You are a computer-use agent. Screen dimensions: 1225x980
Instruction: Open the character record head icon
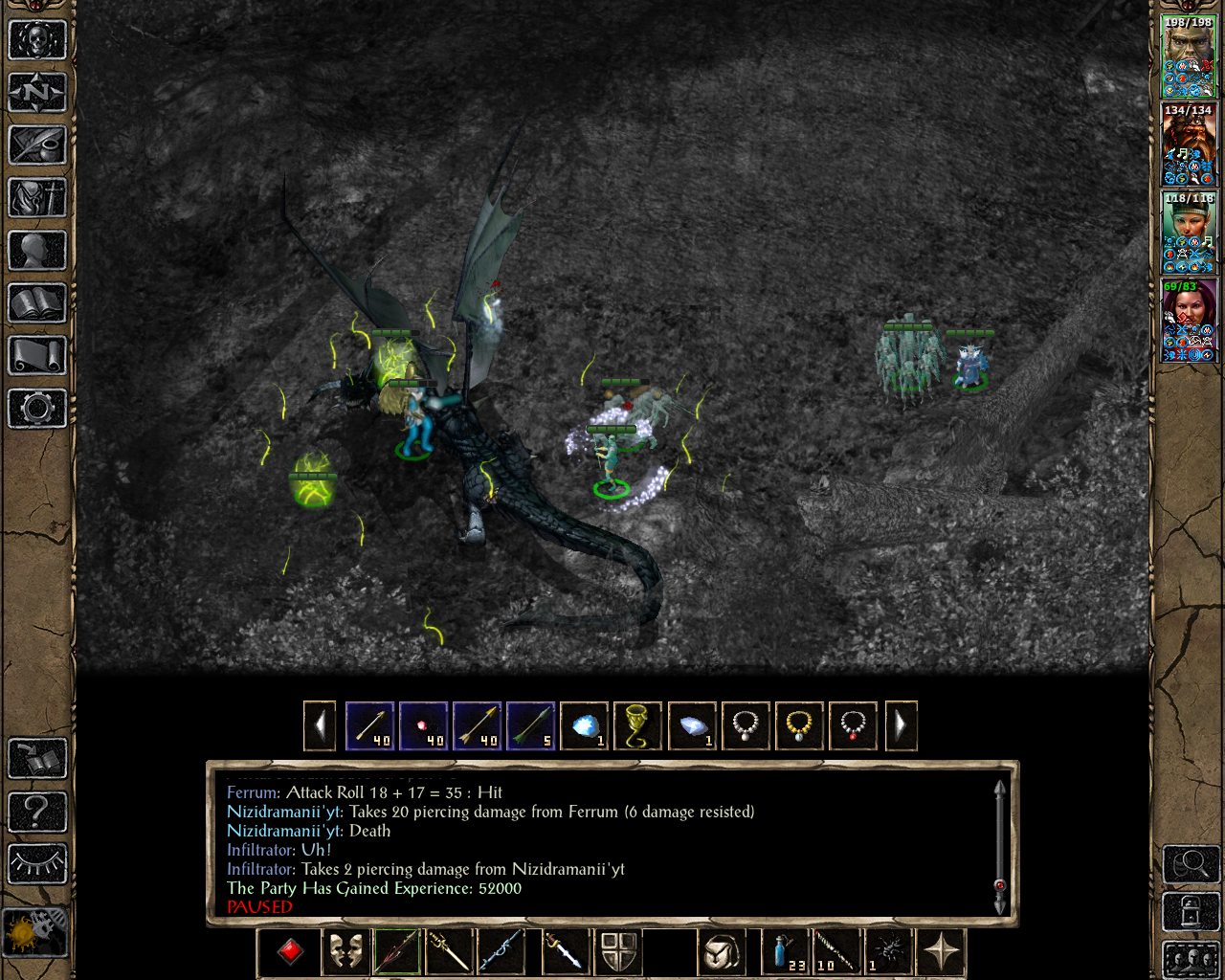pos(36,251)
